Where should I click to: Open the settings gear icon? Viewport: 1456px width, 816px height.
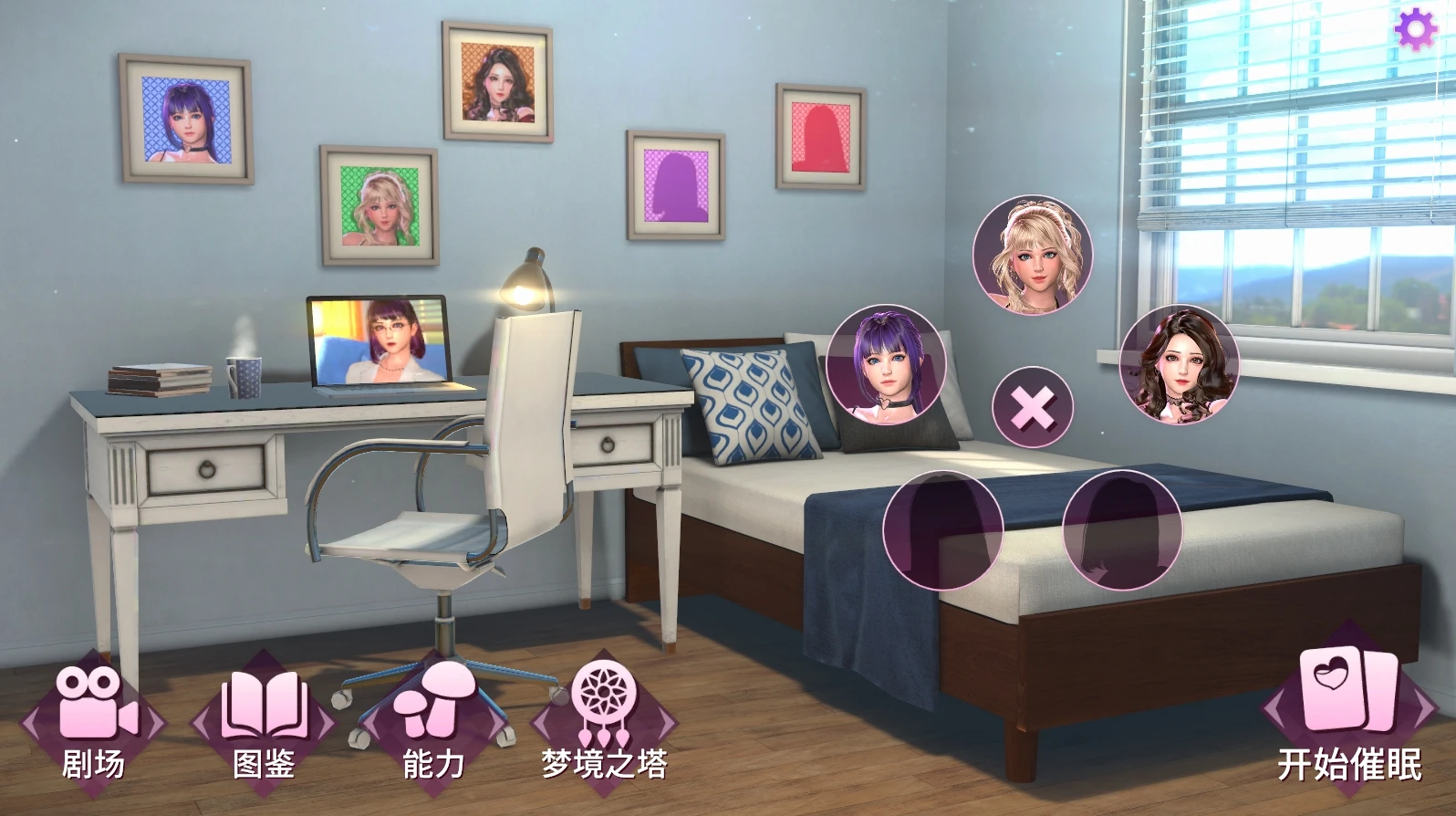point(1415,31)
